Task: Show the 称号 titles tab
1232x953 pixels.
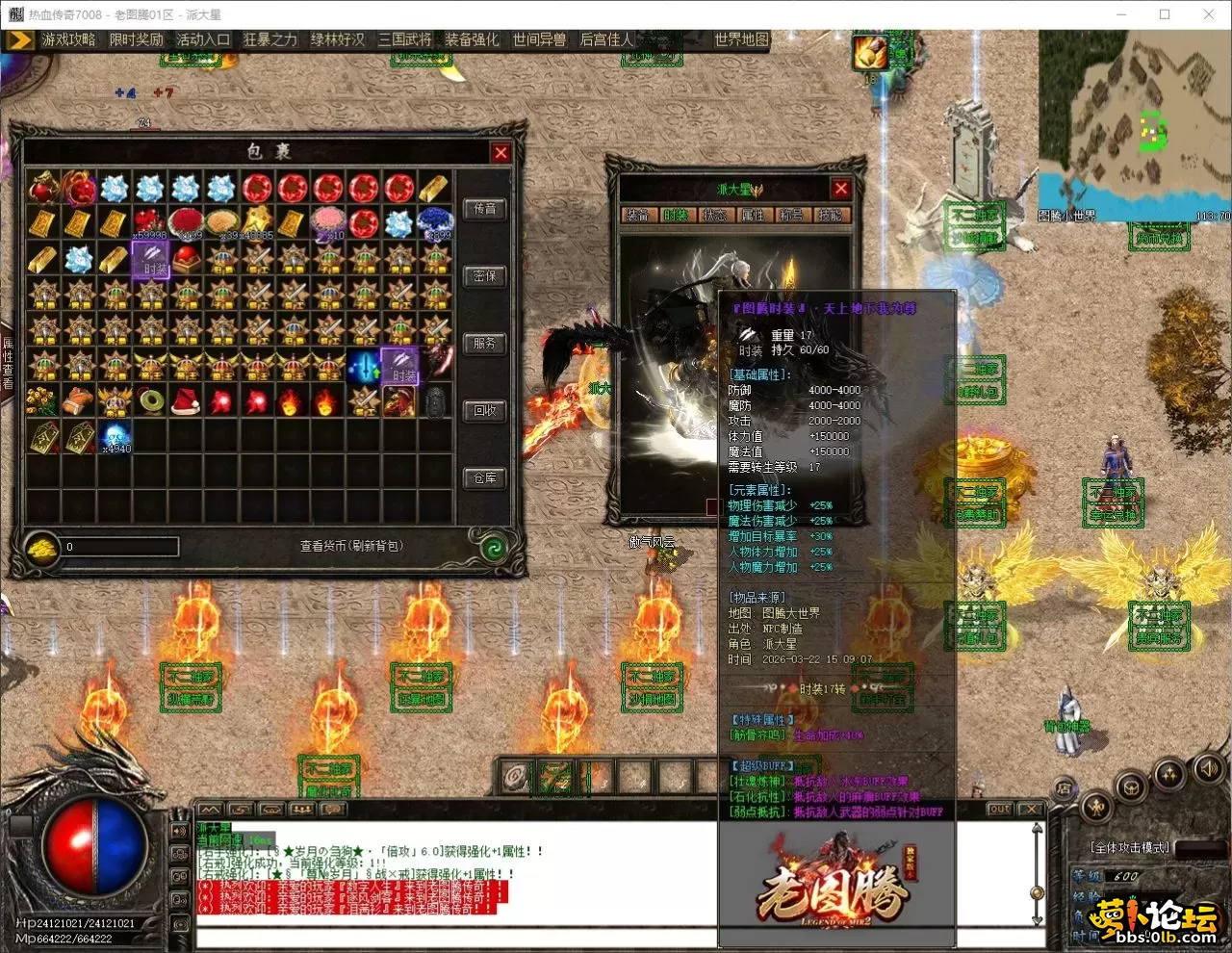Action: [x=790, y=216]
